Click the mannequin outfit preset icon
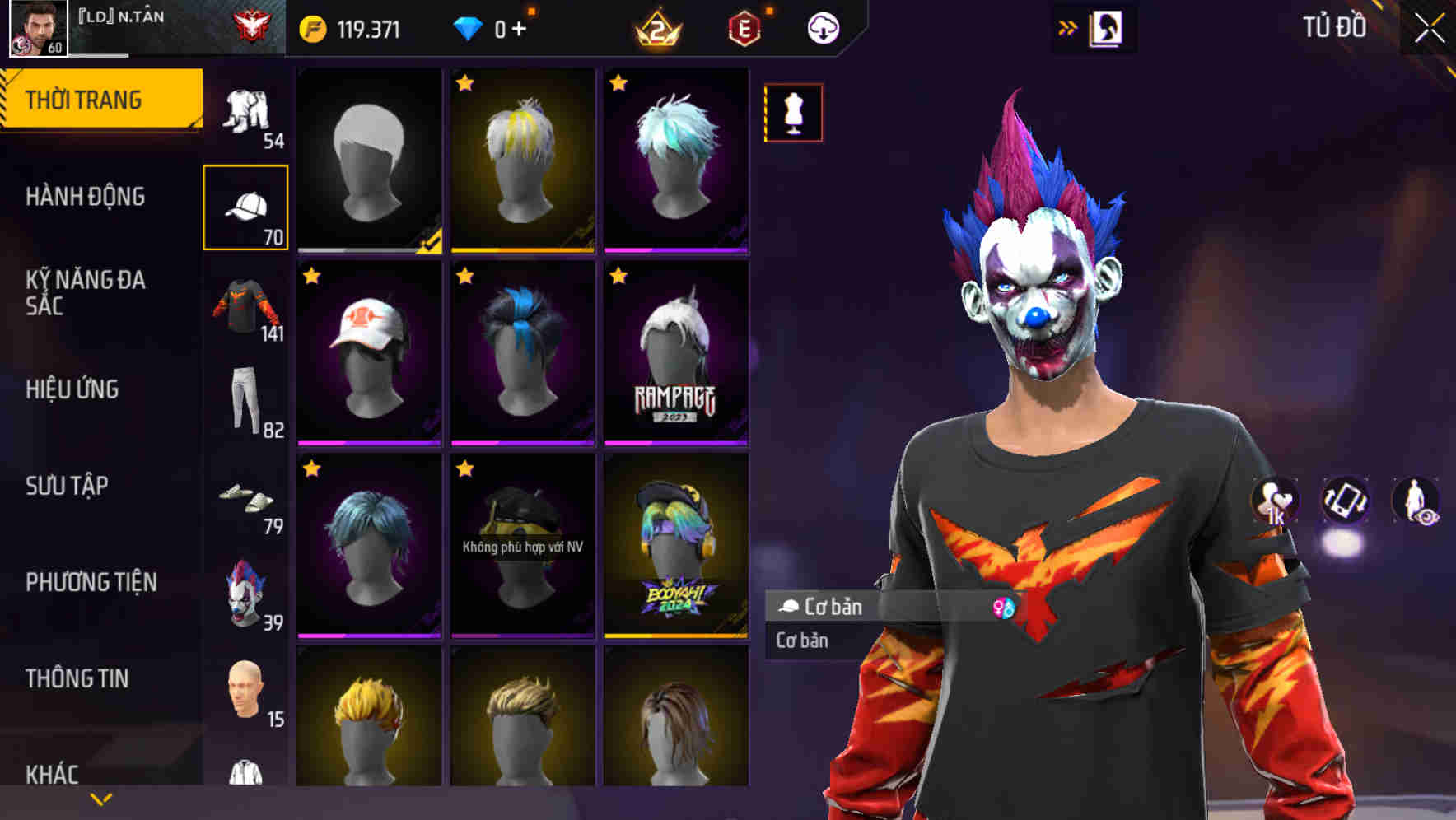 tap(793, 114)
